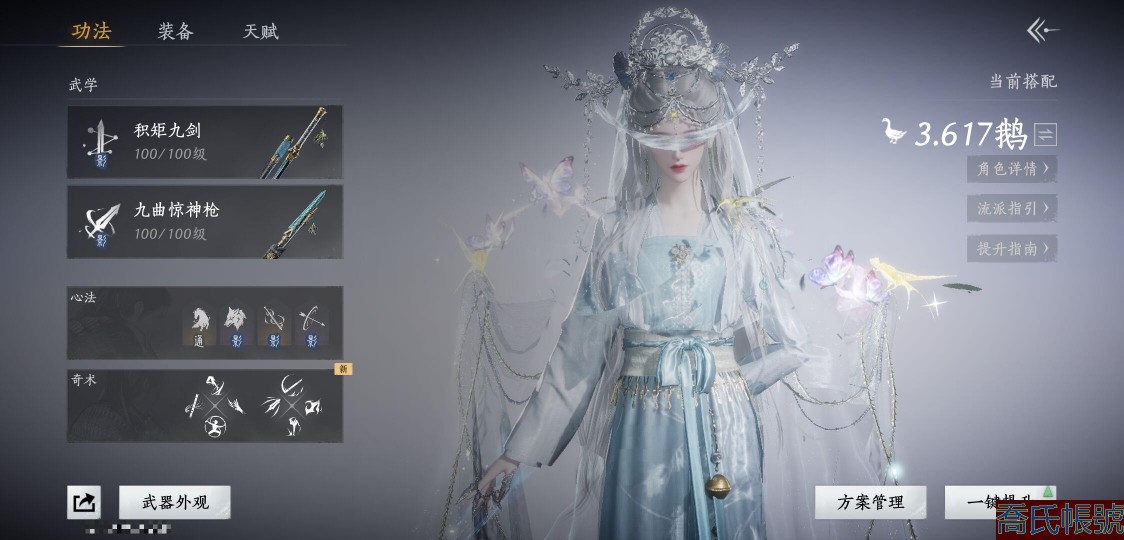
Task: Toggle the swap icon beside the score
Action: click(x=1046, y=134)
